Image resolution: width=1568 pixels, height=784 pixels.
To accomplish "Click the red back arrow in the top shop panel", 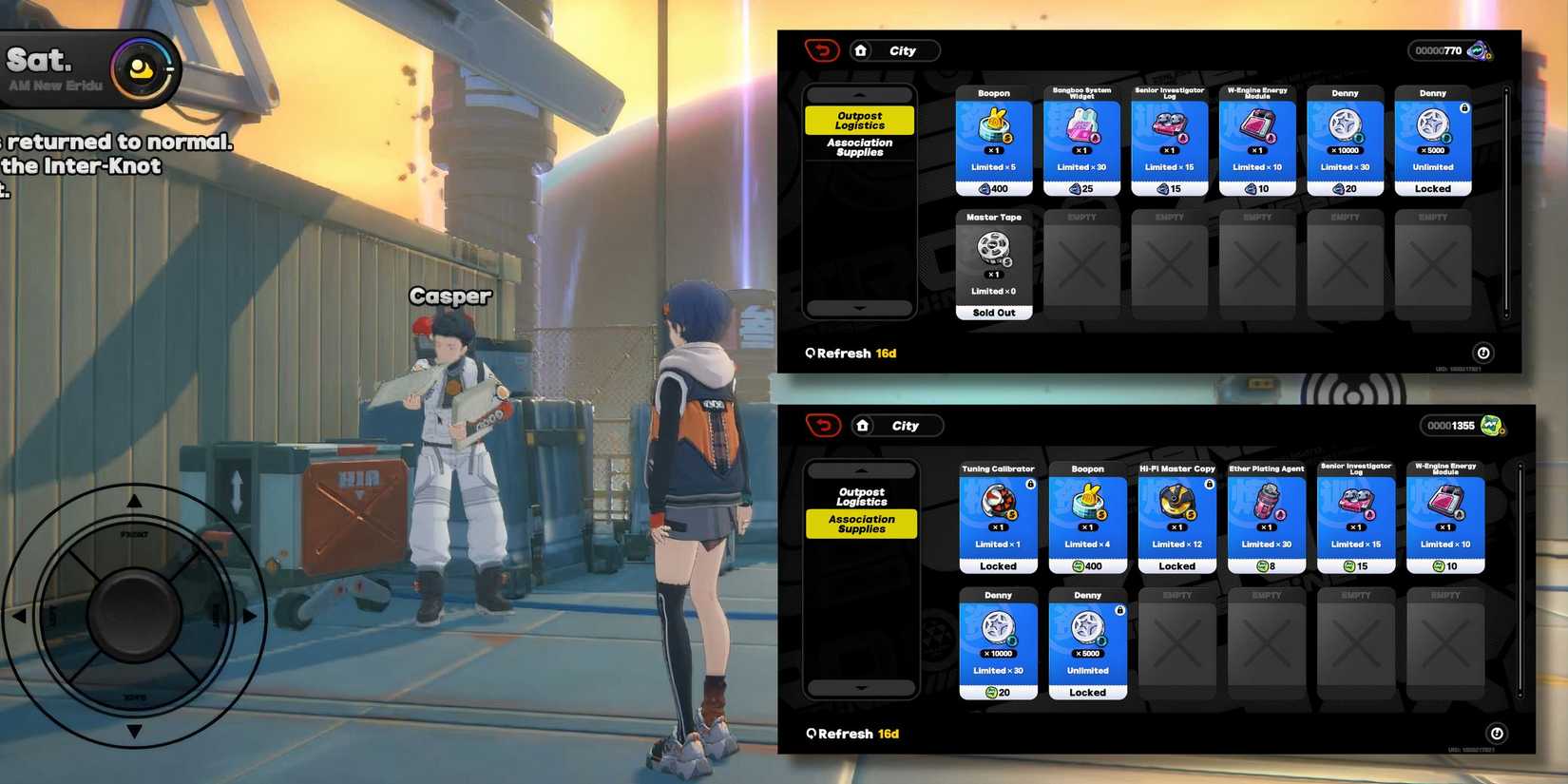I will pos(825,50).
